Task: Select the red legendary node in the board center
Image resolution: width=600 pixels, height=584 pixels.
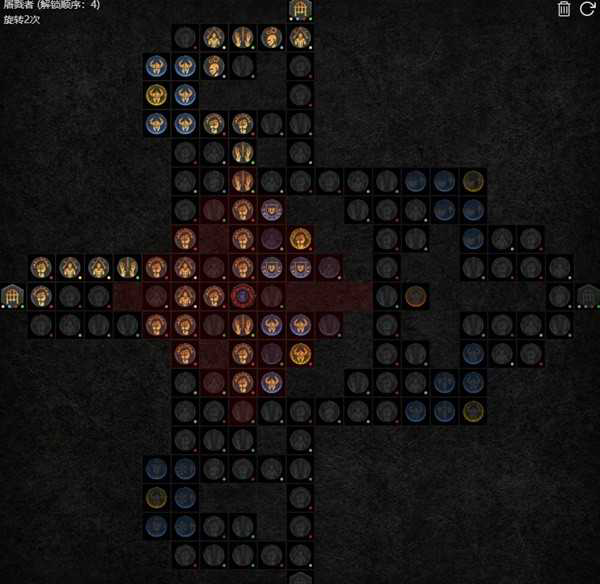Action: tap(242, 296)
